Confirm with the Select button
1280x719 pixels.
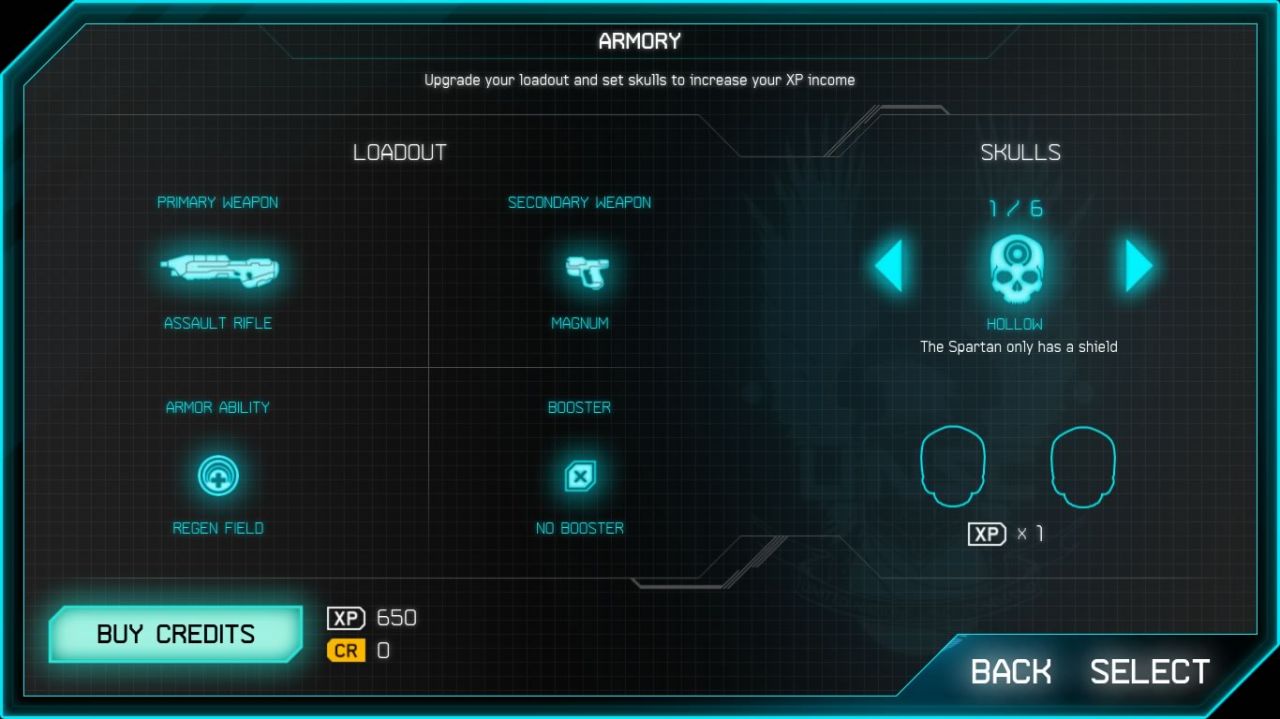1149,671
